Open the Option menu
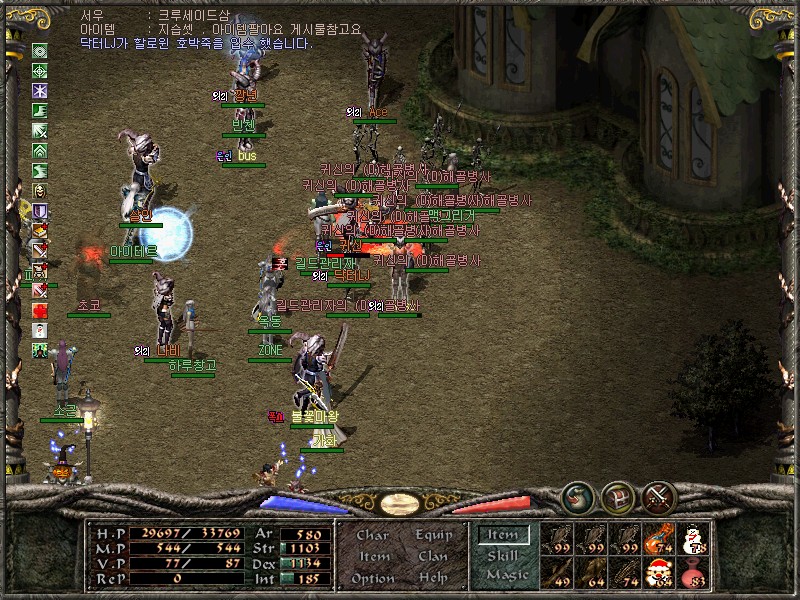The image size is (800, 600). [372, 578]
